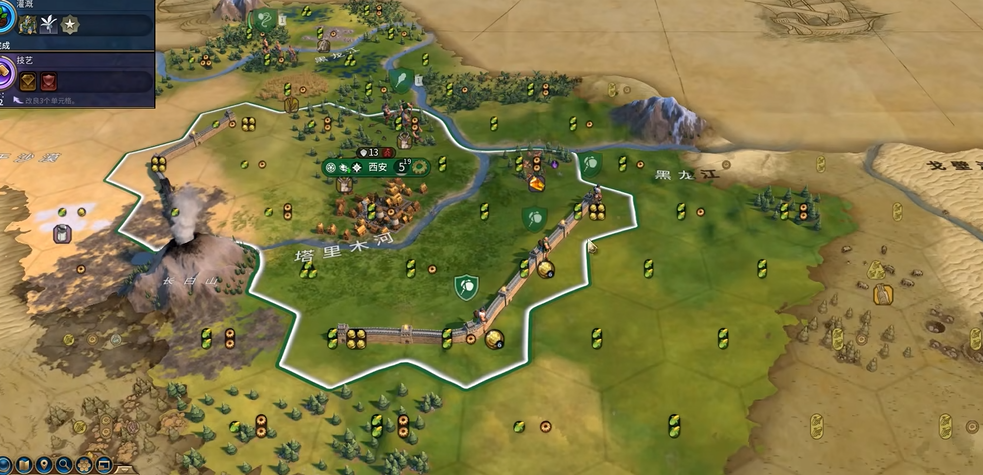Toggle the hex grid map option
983x475 pixels.
point(83,465)
